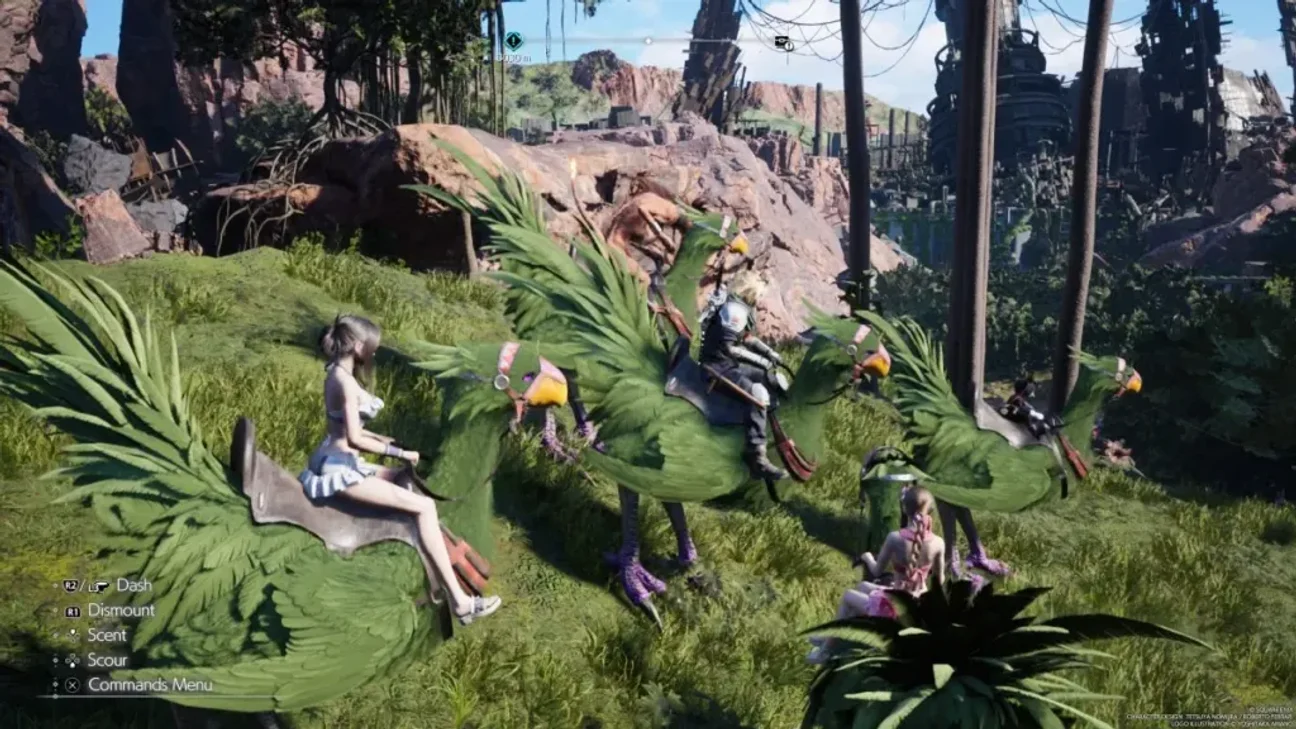The width and height of the screenshot is (1296, 729).
Task: Toggle Dash mode for the chocobo
Action: pyautogui.click(x=135, y=585)
